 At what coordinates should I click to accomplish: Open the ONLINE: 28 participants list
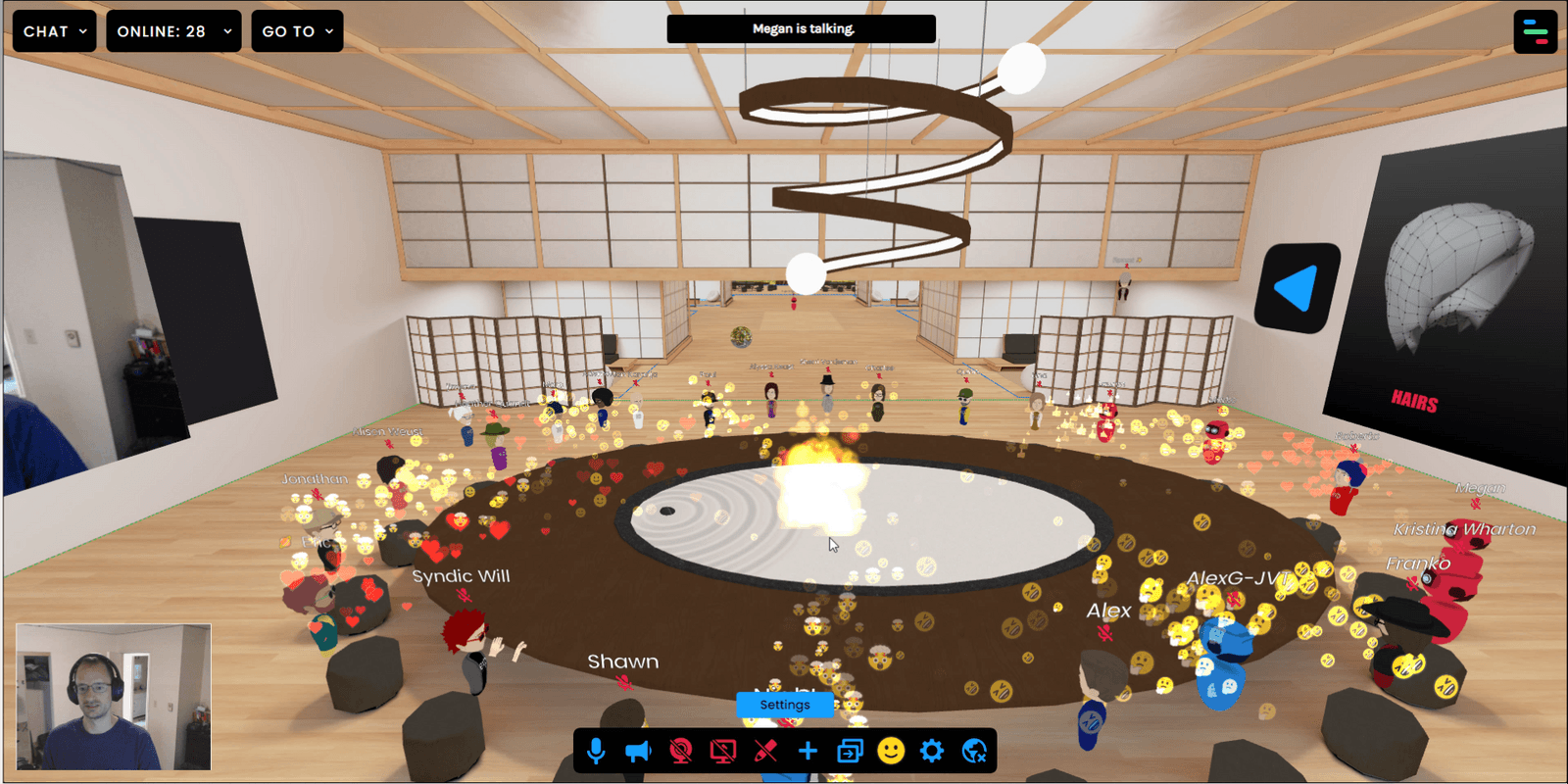point(173,30)
